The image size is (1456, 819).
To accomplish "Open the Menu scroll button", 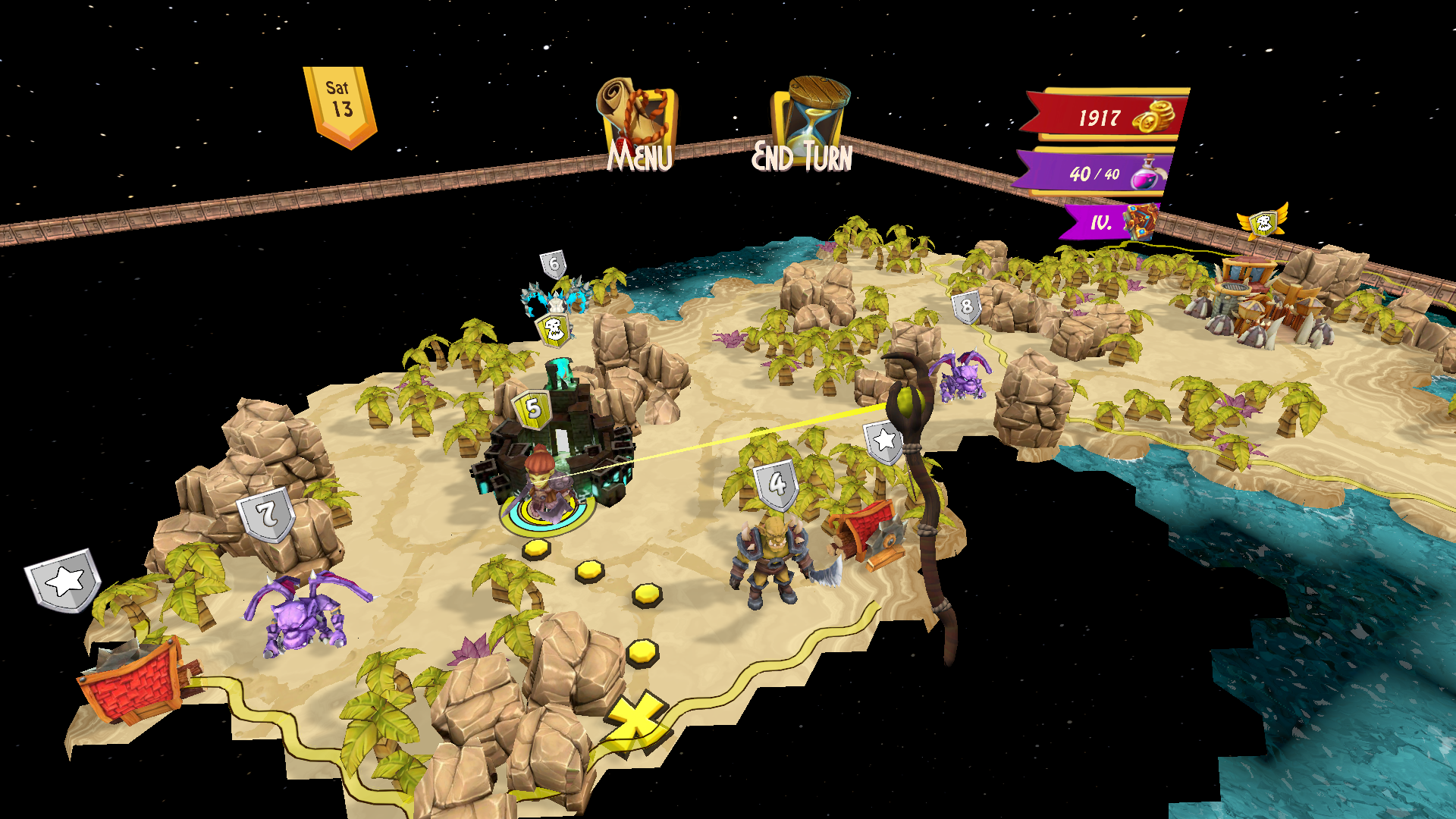I will click(x=637, y=121).
